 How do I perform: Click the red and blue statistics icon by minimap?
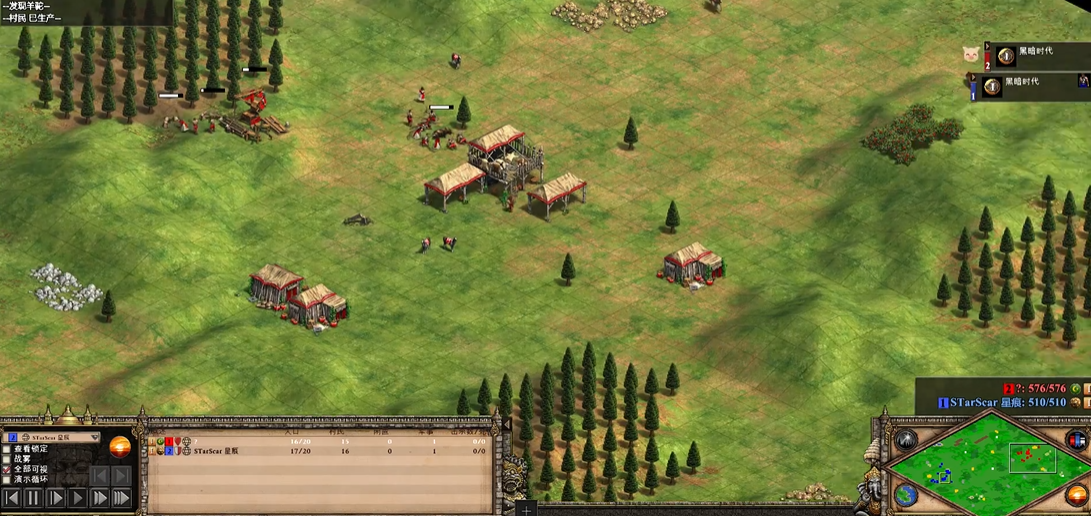(1076, 440)
